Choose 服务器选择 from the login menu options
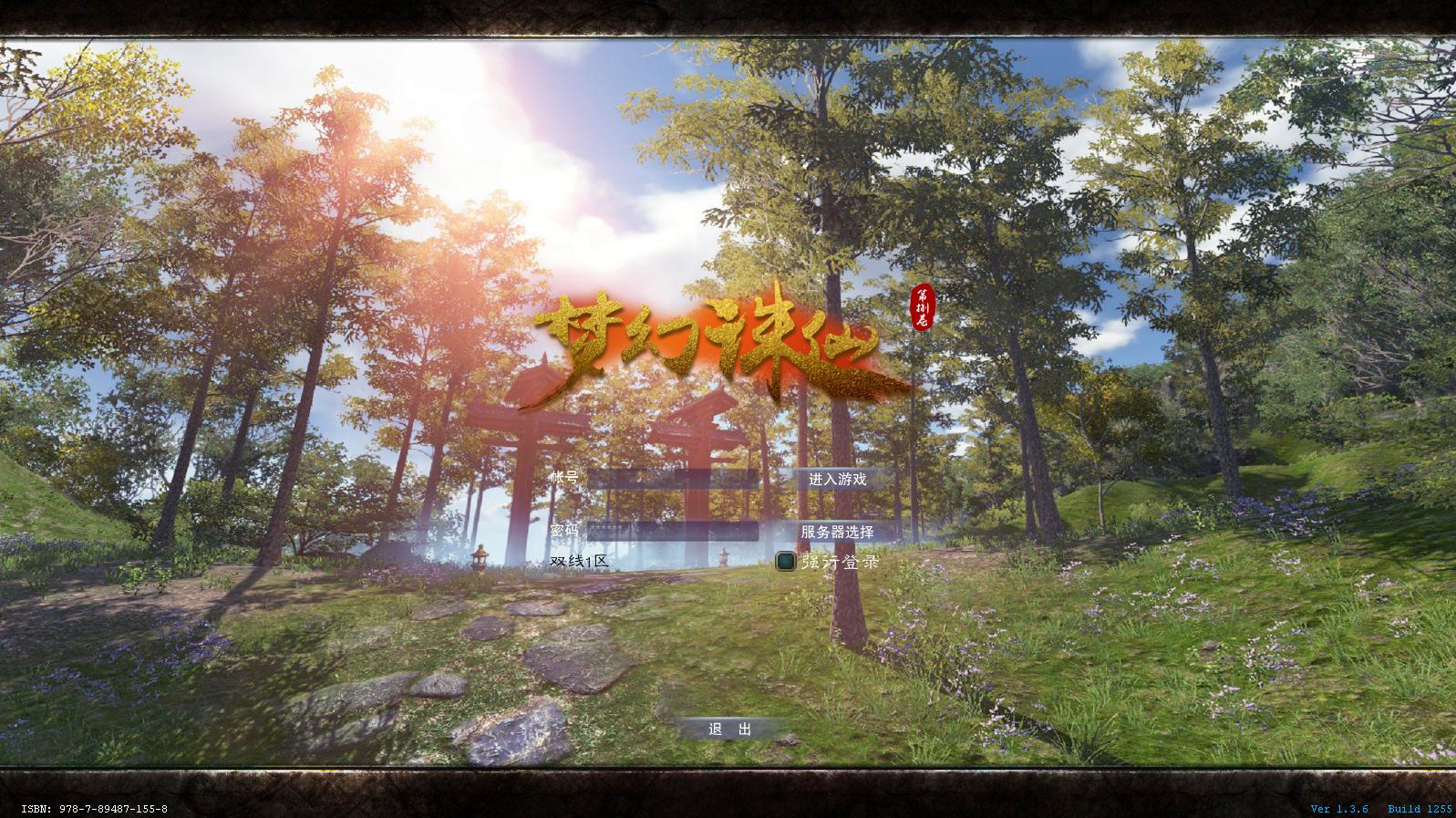1456x818 pixels. pyautogui.click(x=841, y=529)
